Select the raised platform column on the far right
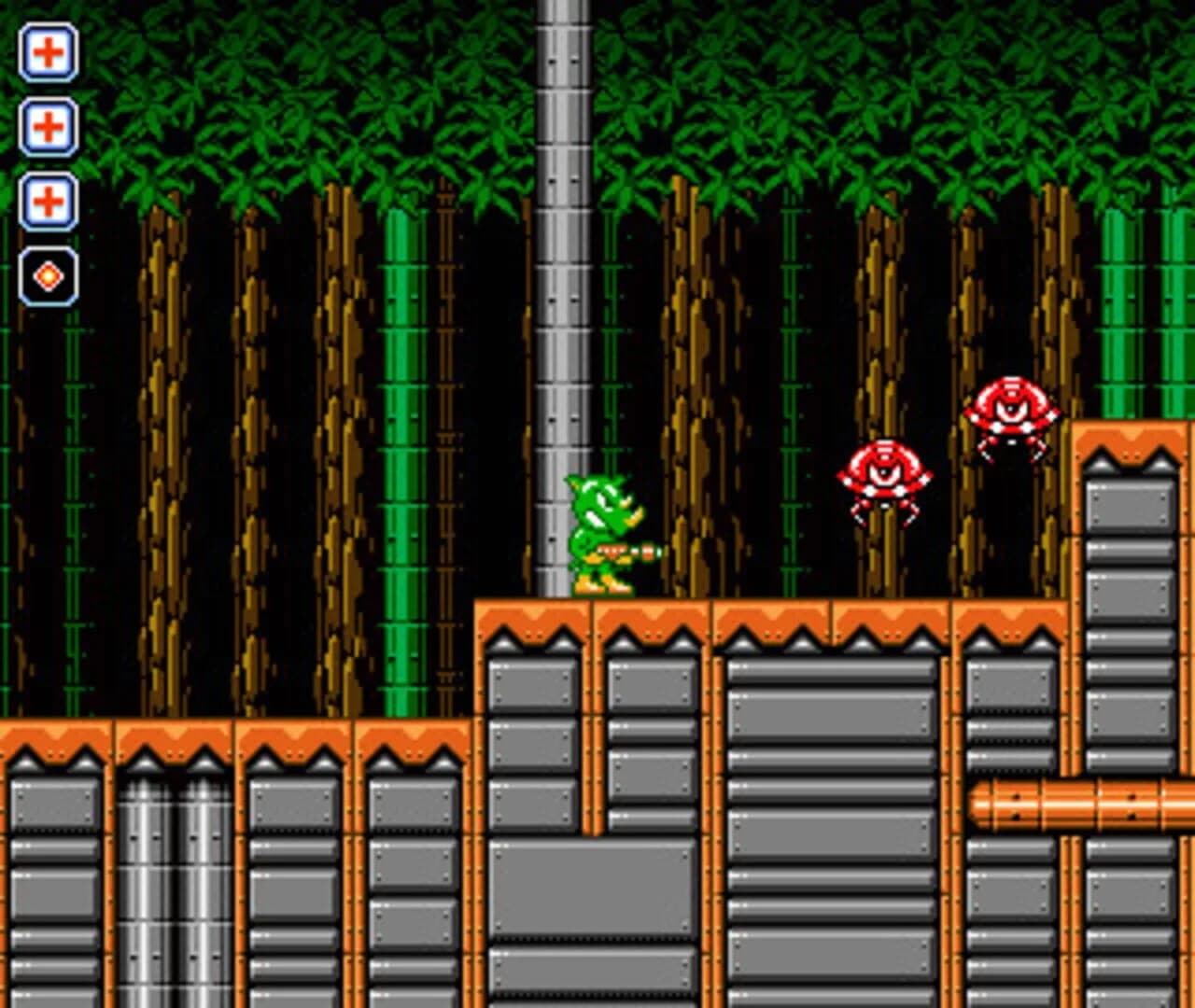Image resolution: width=1195 pixels, height=1008 pixels. (1130, 560)
